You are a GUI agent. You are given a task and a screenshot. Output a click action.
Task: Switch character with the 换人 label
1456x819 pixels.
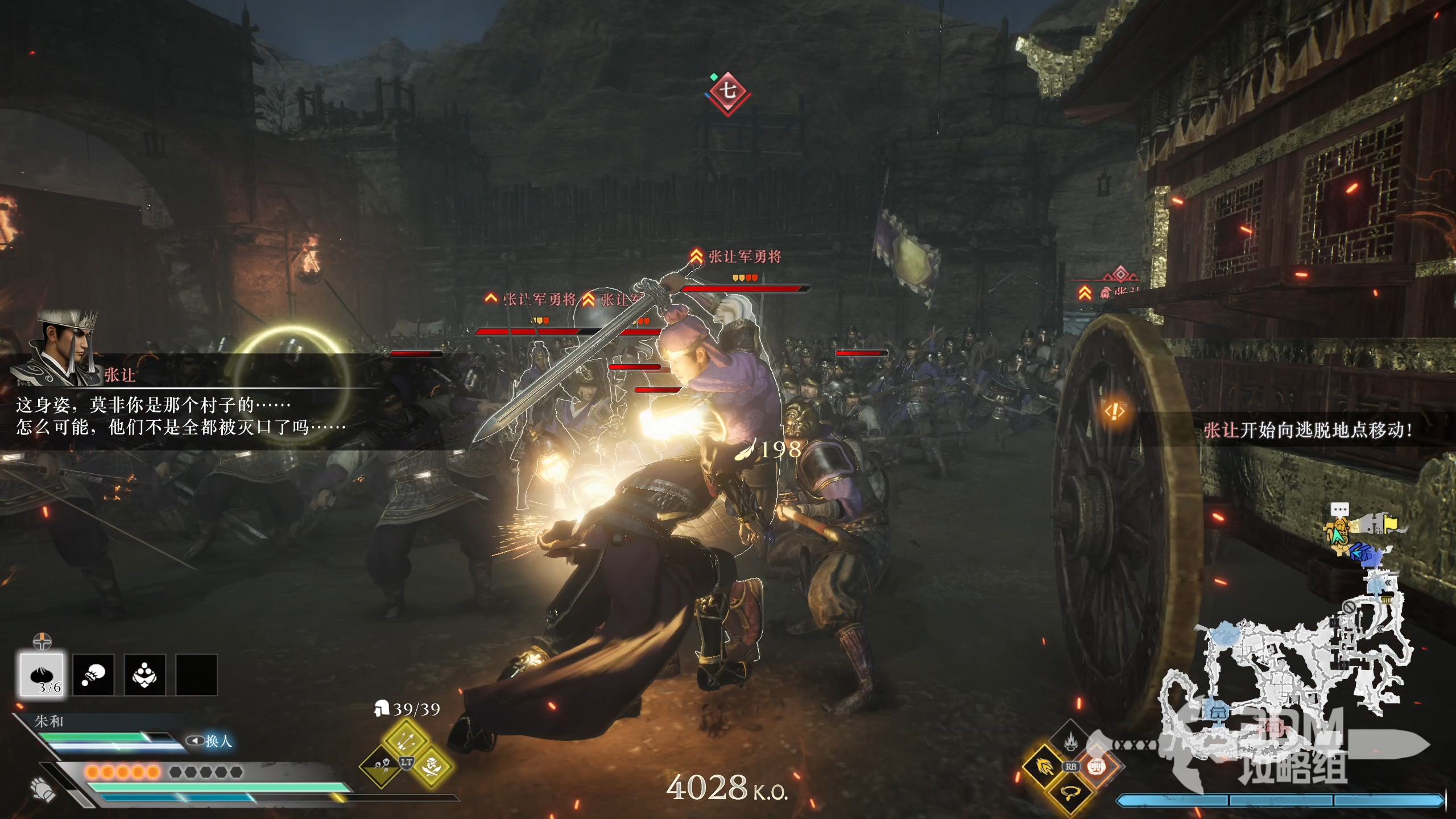210,741
